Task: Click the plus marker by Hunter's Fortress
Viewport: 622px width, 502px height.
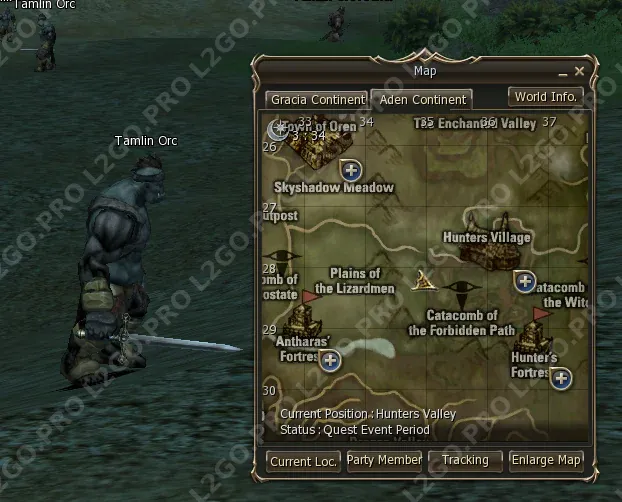Action: (561, 378)
